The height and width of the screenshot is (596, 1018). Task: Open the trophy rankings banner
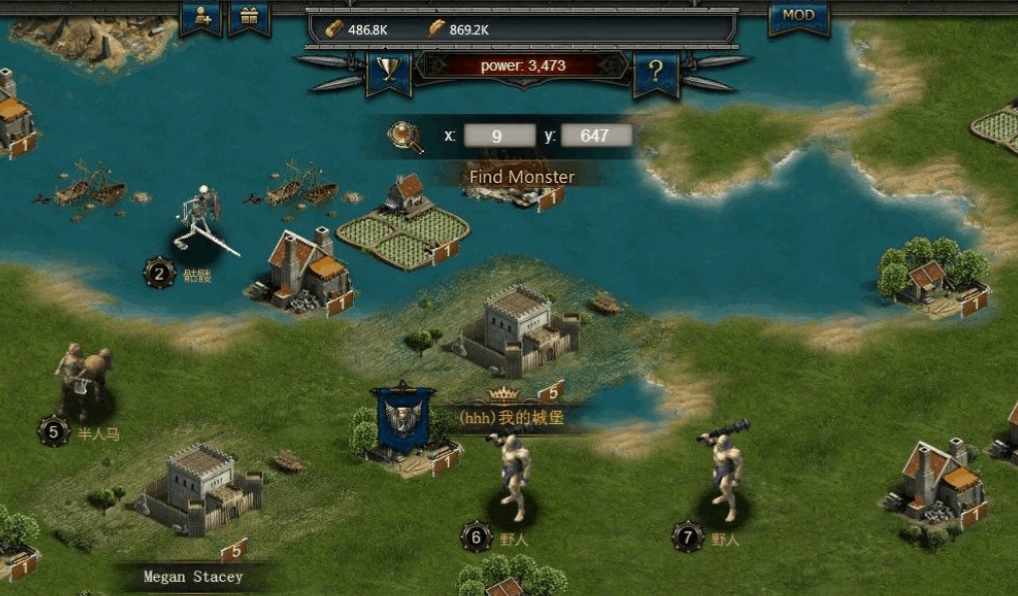(388, 70)
